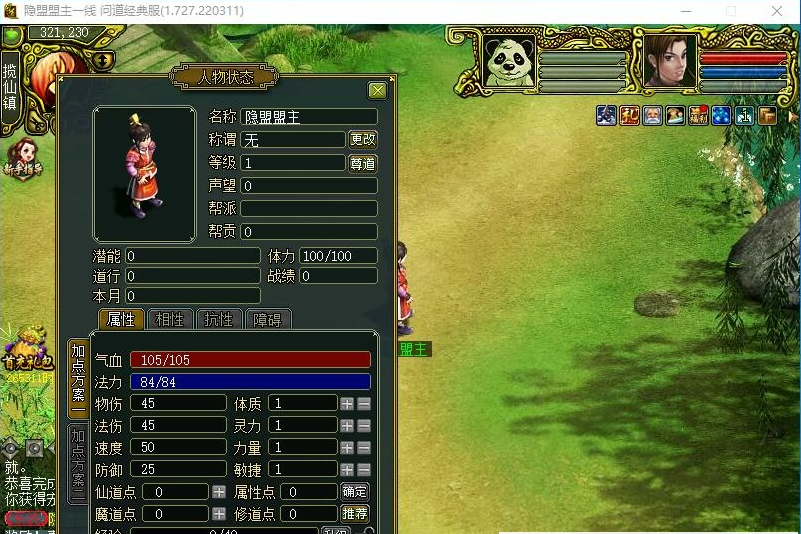Decrease the 灵力 point allocation

(364, 426)
